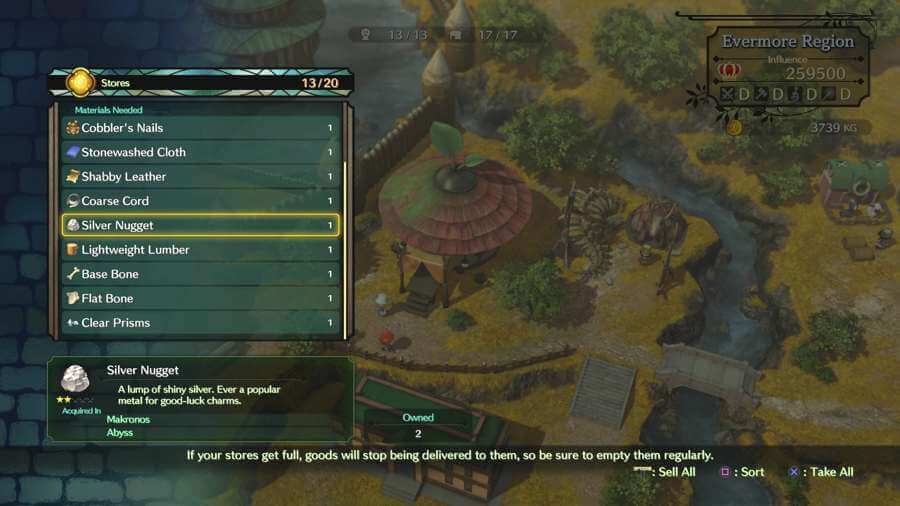
Task: Pick the Shabby Leather entry
Action: (x=200, y=177)
